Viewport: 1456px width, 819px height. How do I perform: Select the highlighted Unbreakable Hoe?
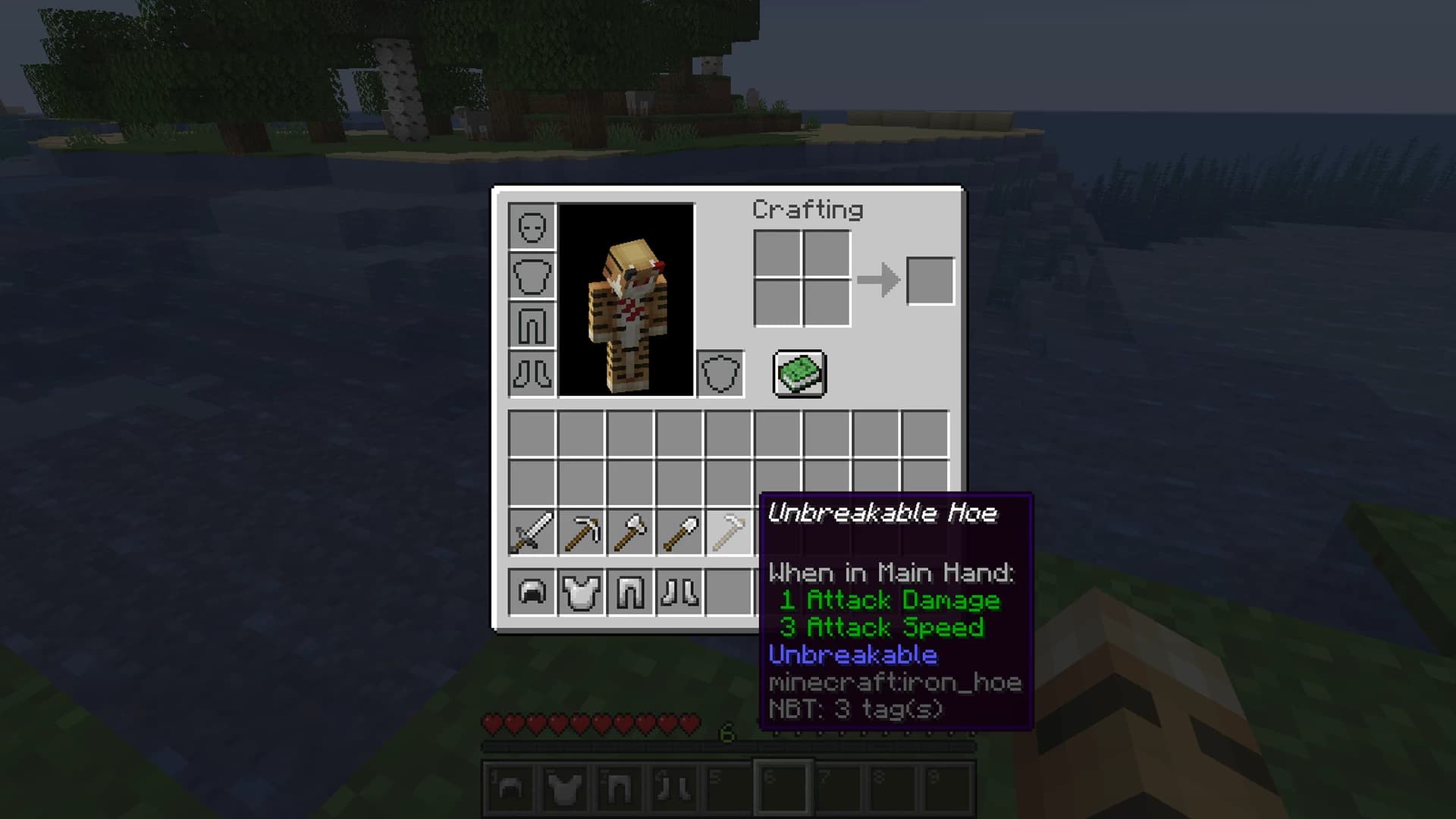730,533
